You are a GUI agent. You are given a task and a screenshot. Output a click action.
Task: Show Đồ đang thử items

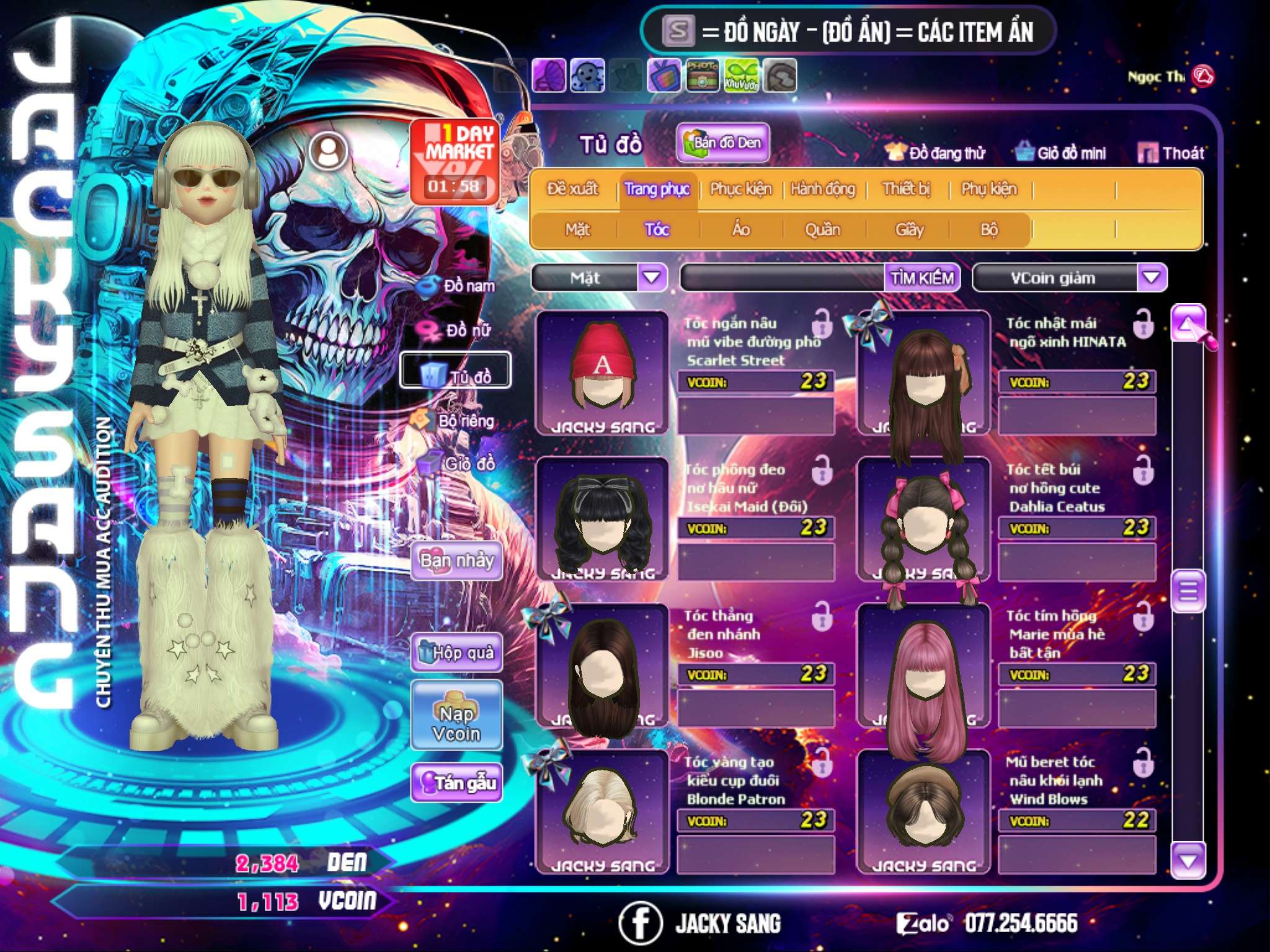pos(935,153)
